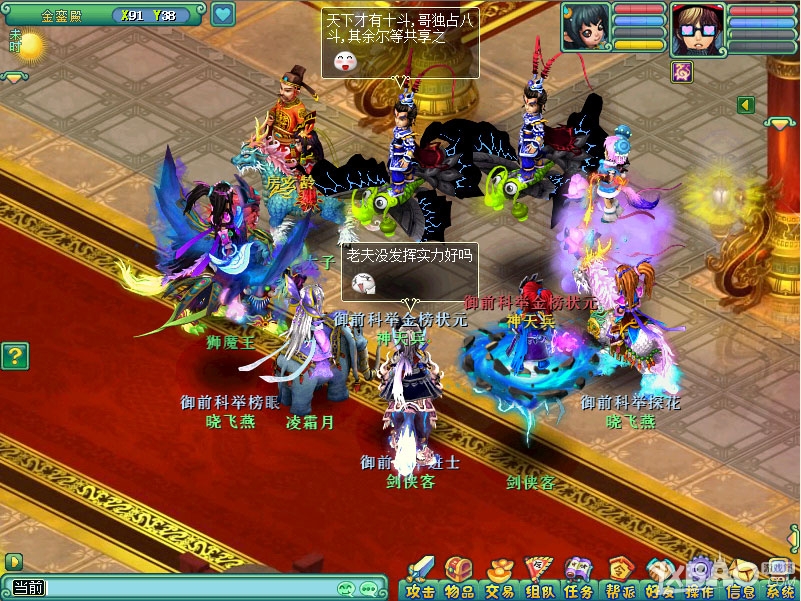Screen dimensions: 801x601
Task: Click the heart icon beside the coordinates
Action: coord(223,15)
